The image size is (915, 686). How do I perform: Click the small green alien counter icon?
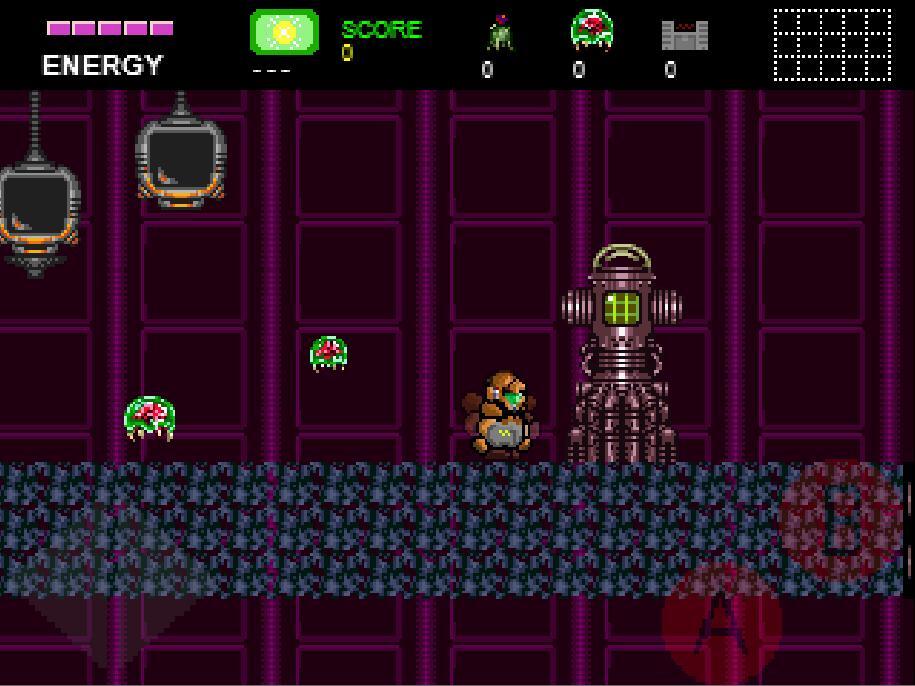tap(500, 33)
